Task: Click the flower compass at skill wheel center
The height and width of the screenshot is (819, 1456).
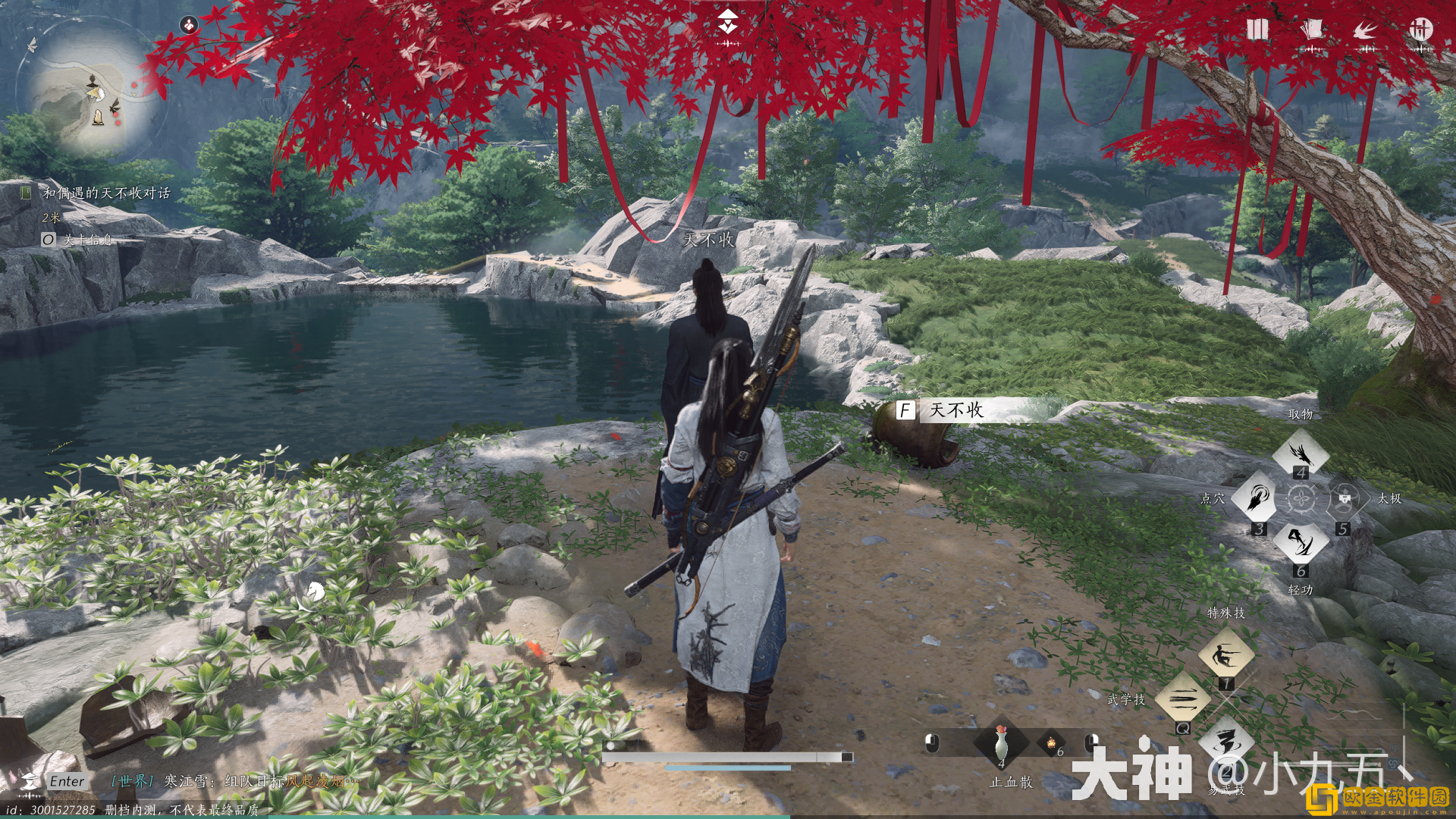Action: pos(1301,499)
